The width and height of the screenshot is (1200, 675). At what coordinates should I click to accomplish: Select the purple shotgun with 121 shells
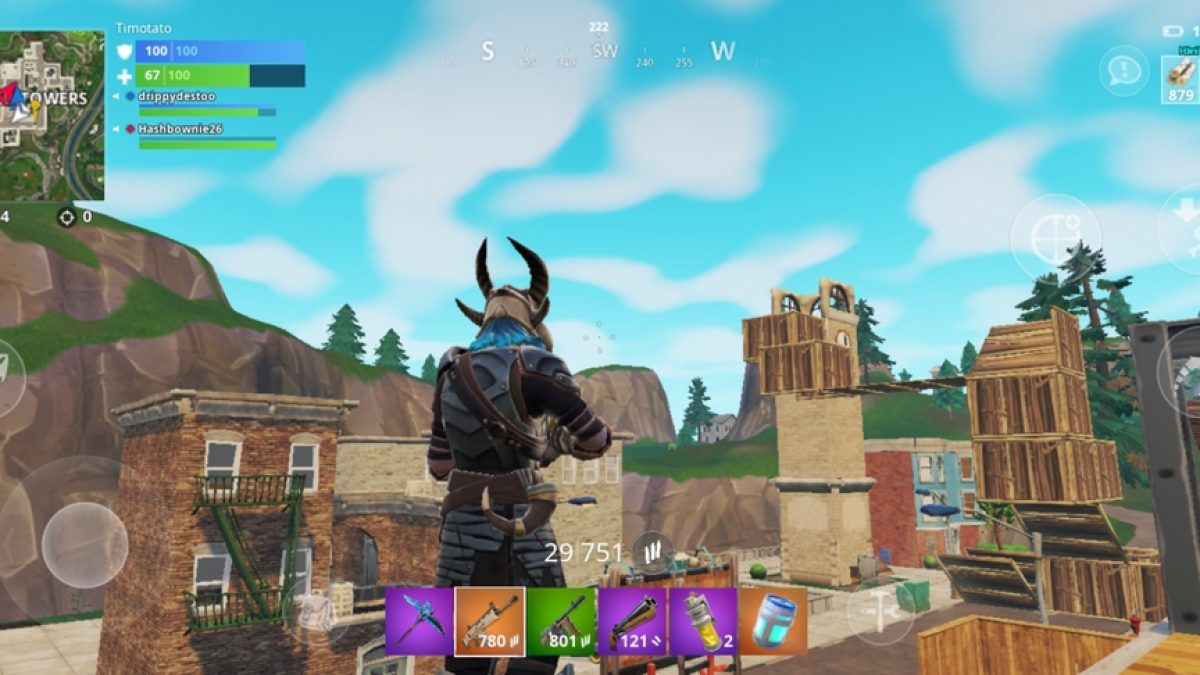(632, 621)
